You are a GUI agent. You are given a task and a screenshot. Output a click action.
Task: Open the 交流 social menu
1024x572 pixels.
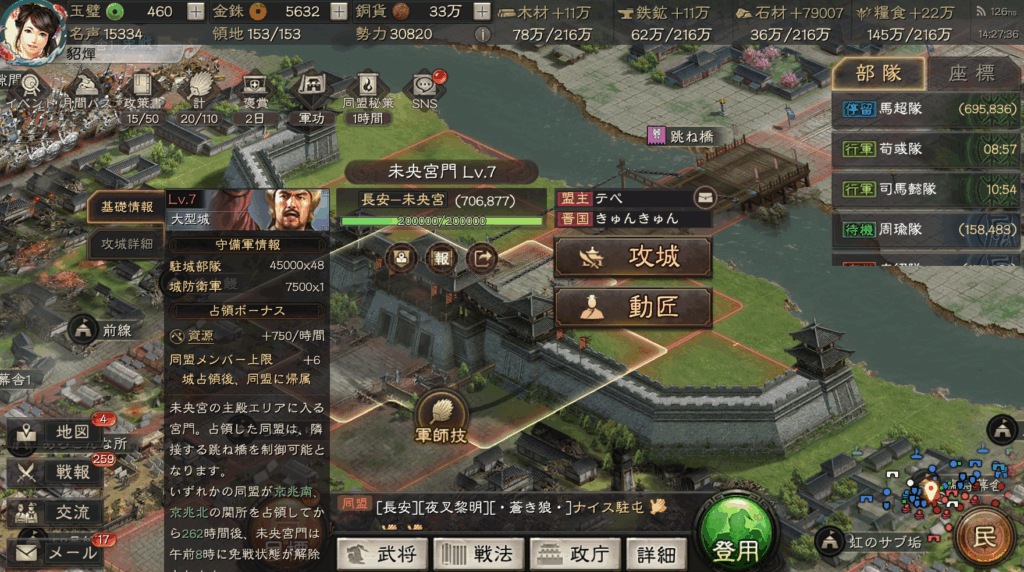[x=58, y=512]
